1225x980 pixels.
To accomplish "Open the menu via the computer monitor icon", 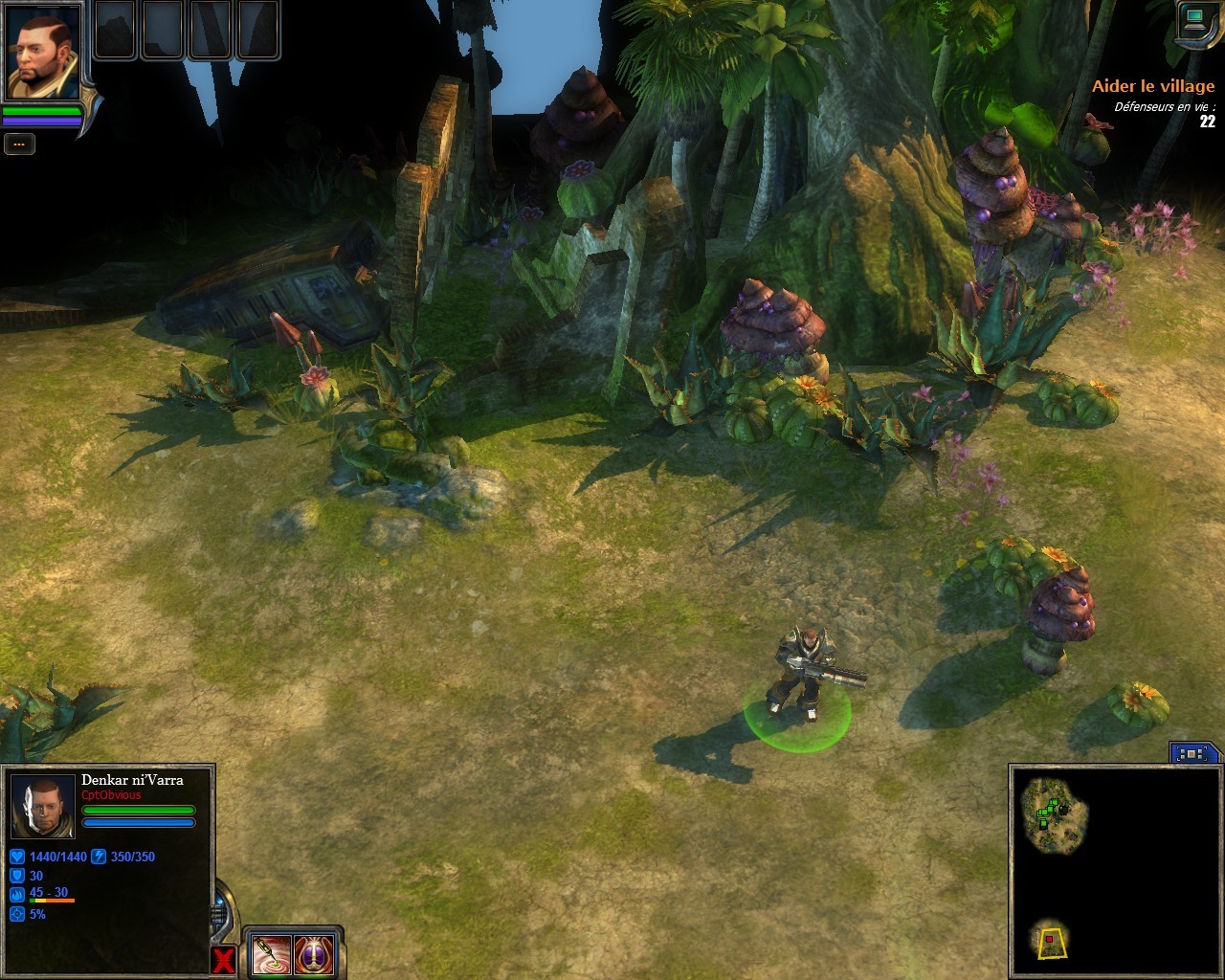I will point(1195,19).
